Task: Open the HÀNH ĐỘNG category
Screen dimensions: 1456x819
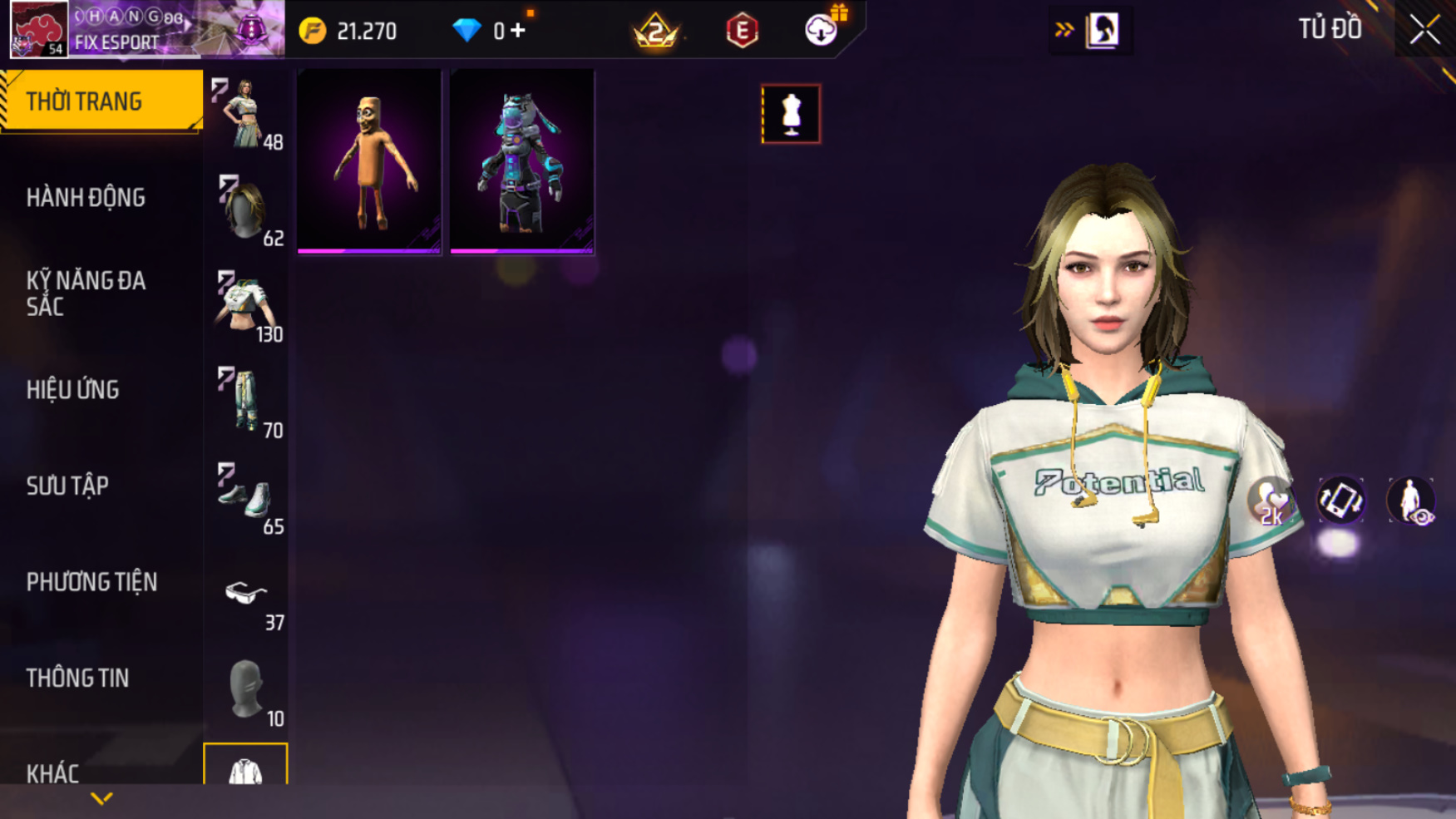Action: 86,198
